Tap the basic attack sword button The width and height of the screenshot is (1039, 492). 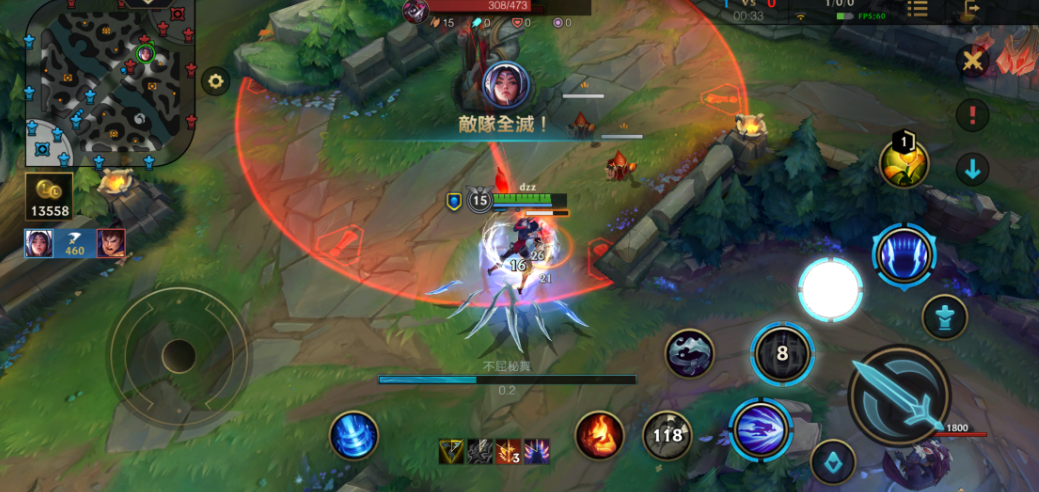tap(897, 397)
